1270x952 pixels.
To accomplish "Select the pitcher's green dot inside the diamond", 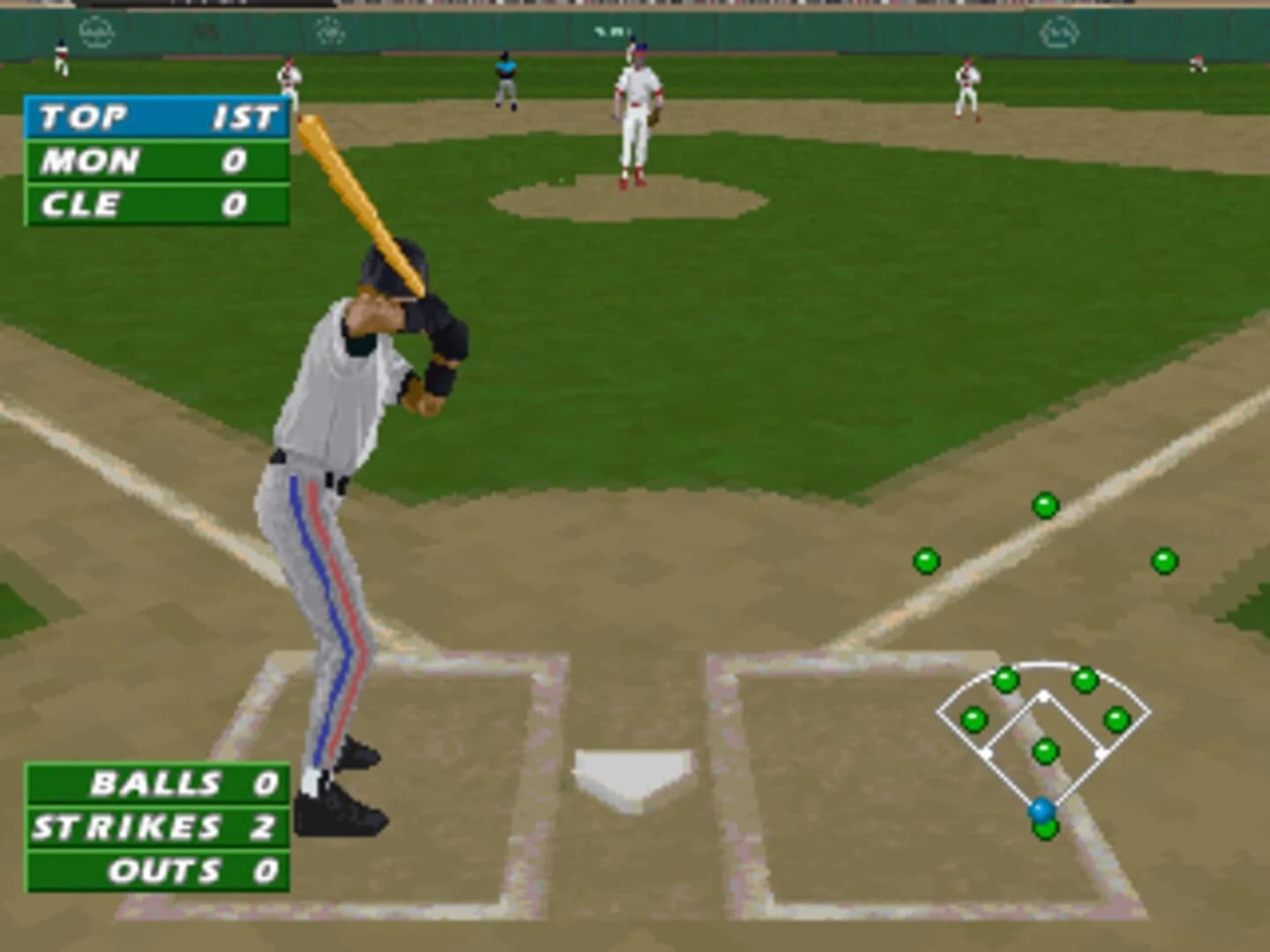I will pyautogui.click(x=1045, y=750).
